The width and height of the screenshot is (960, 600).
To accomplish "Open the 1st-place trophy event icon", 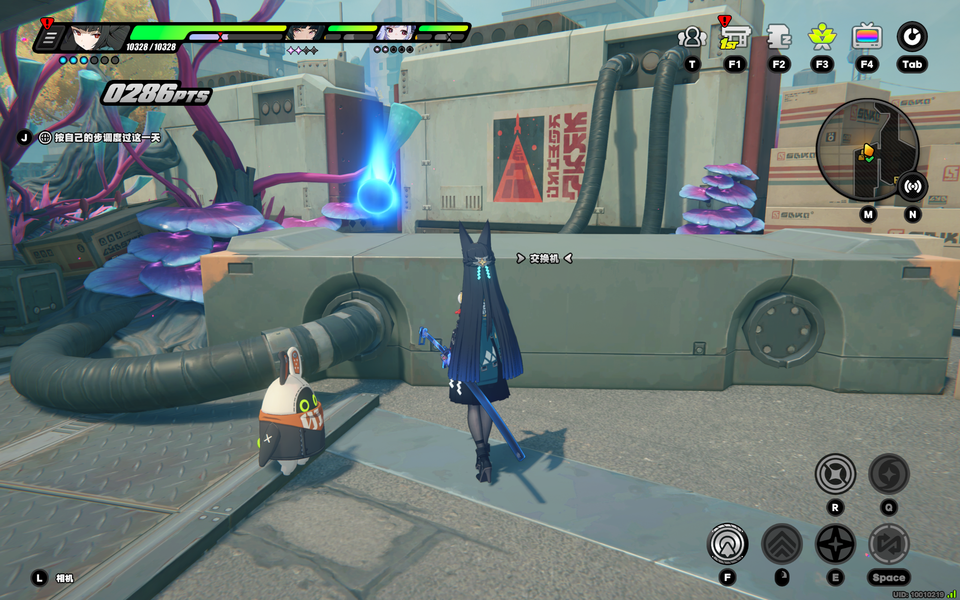I will coord(735,38).
